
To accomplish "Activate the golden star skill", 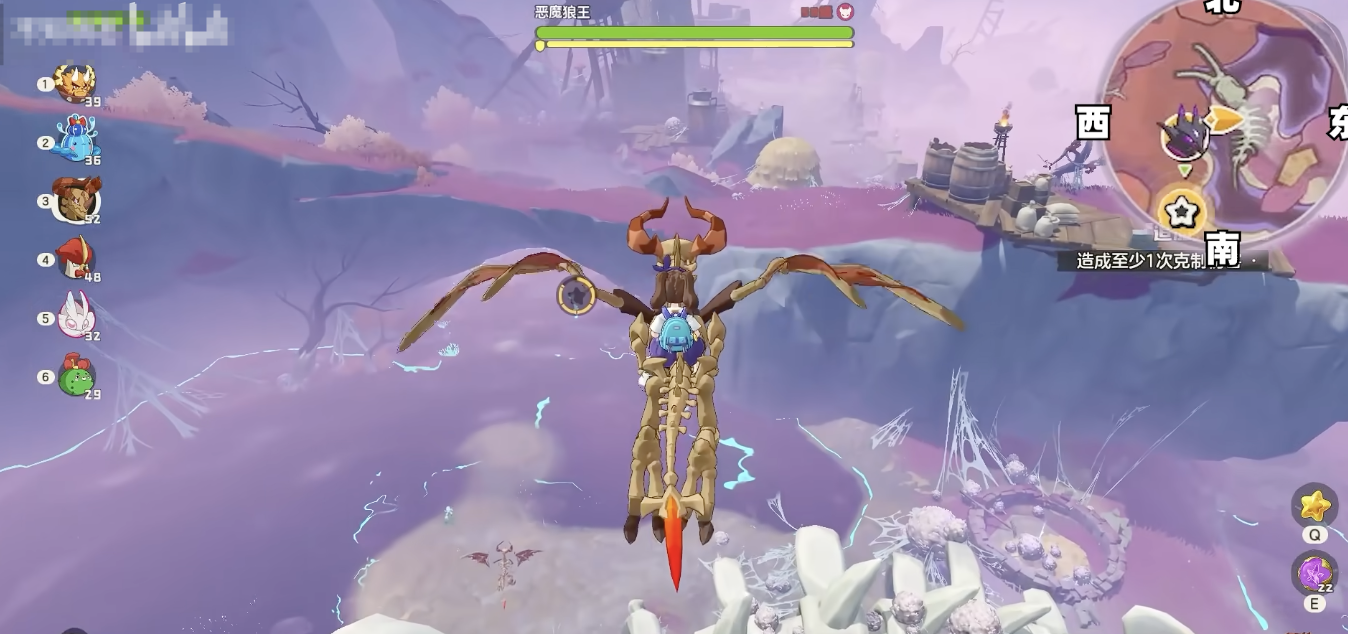I will (x=1314, y=505).
